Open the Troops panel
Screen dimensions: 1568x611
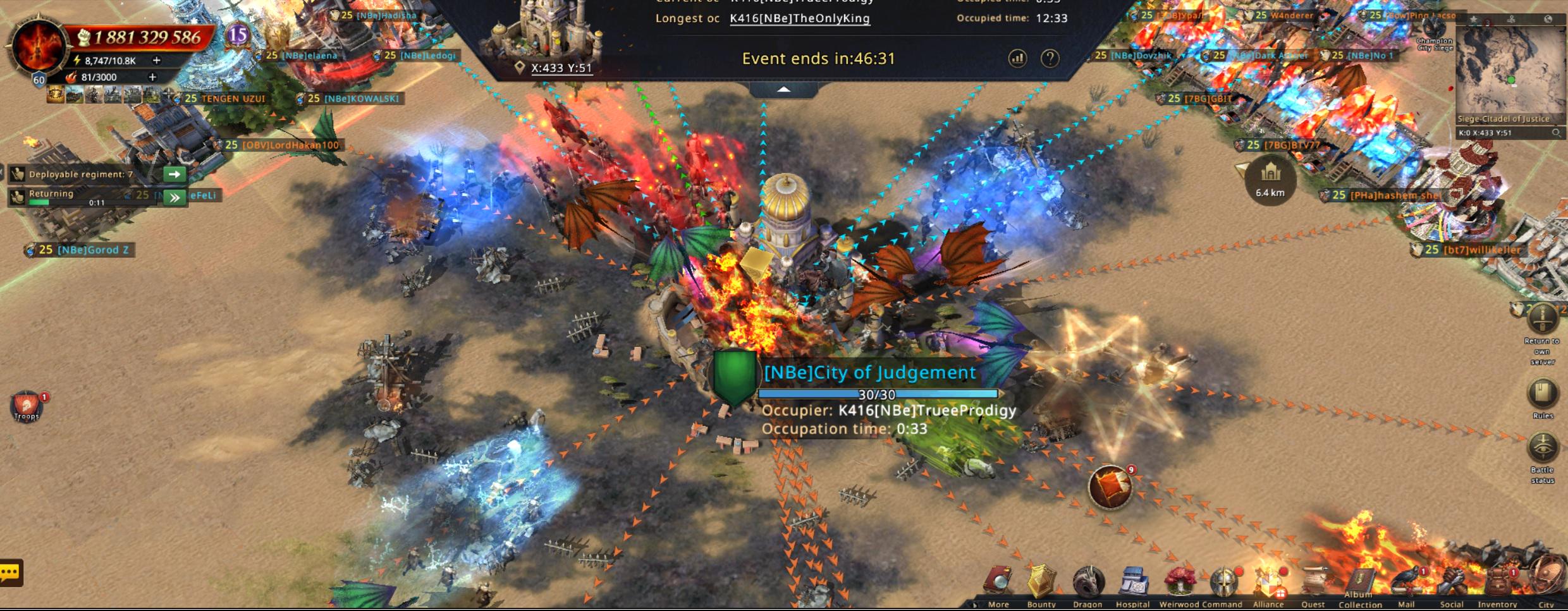point(26,405)
